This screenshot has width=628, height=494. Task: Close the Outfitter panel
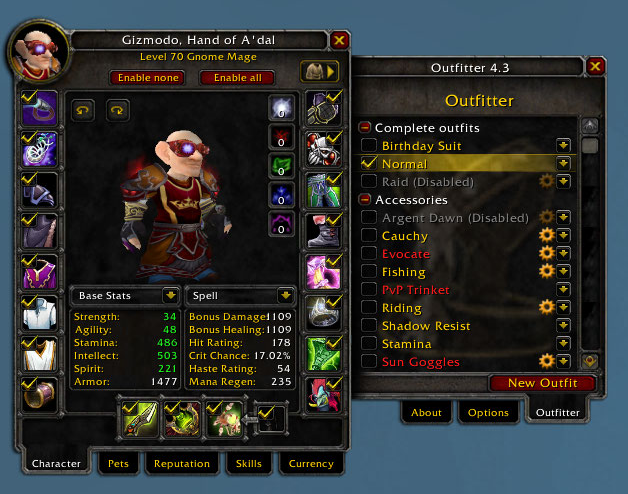pyautogui.click(x=596, y=67)
